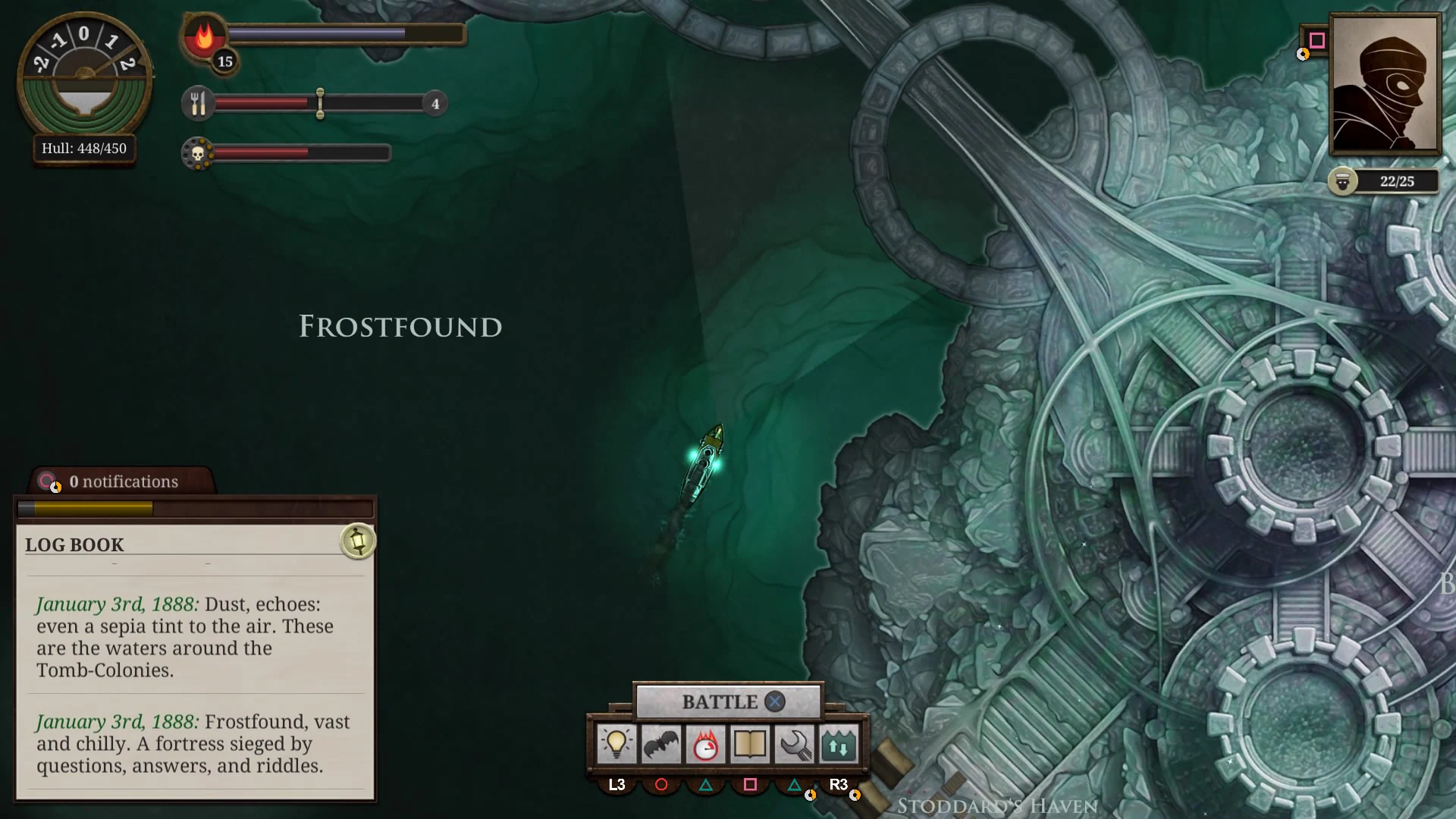
Task: Select the wrench repair icon
Action: click(793, 745)
